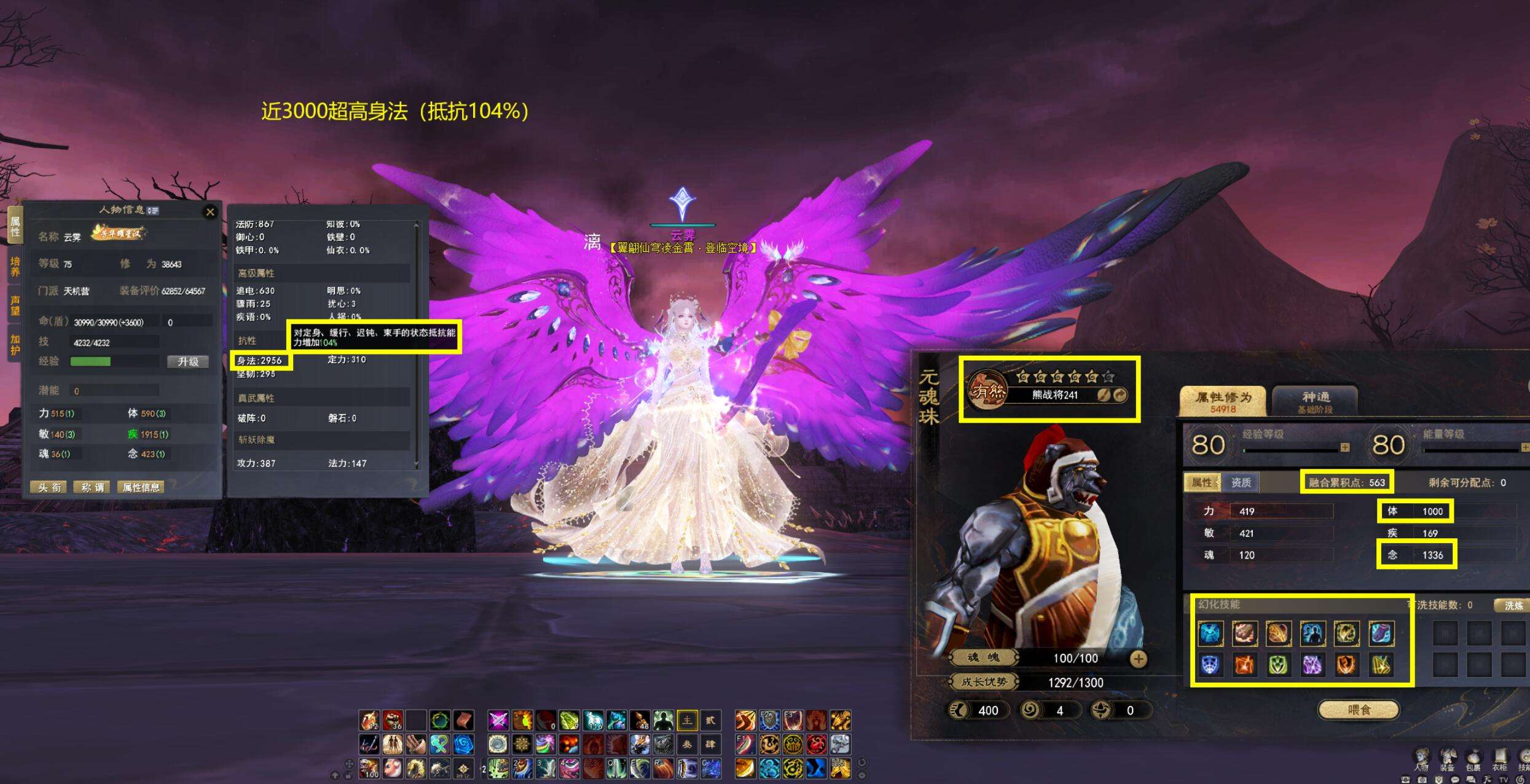Click the 洗炼 refine button
The height and width of the screenshot is (784, 1530).
1513,606
